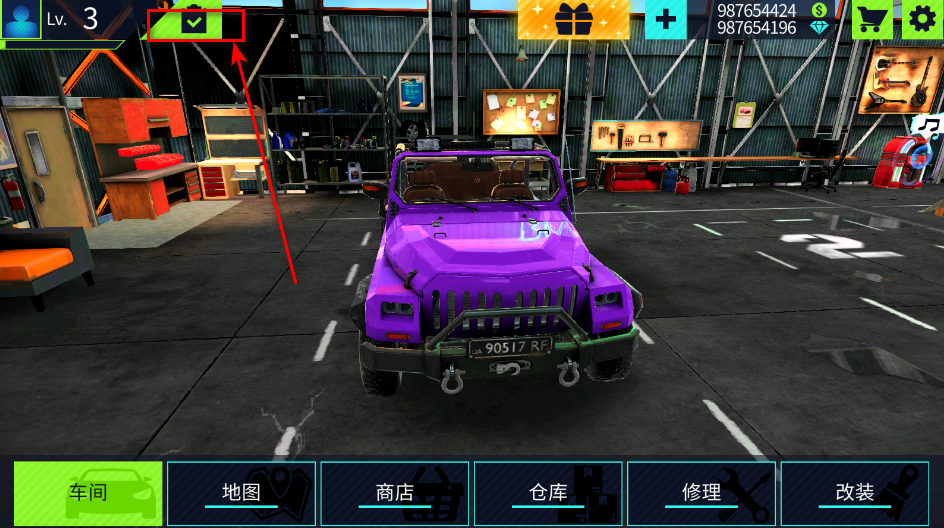Select the 车间 garage tab
Viewport: 944px width, 528px height.
88,493
